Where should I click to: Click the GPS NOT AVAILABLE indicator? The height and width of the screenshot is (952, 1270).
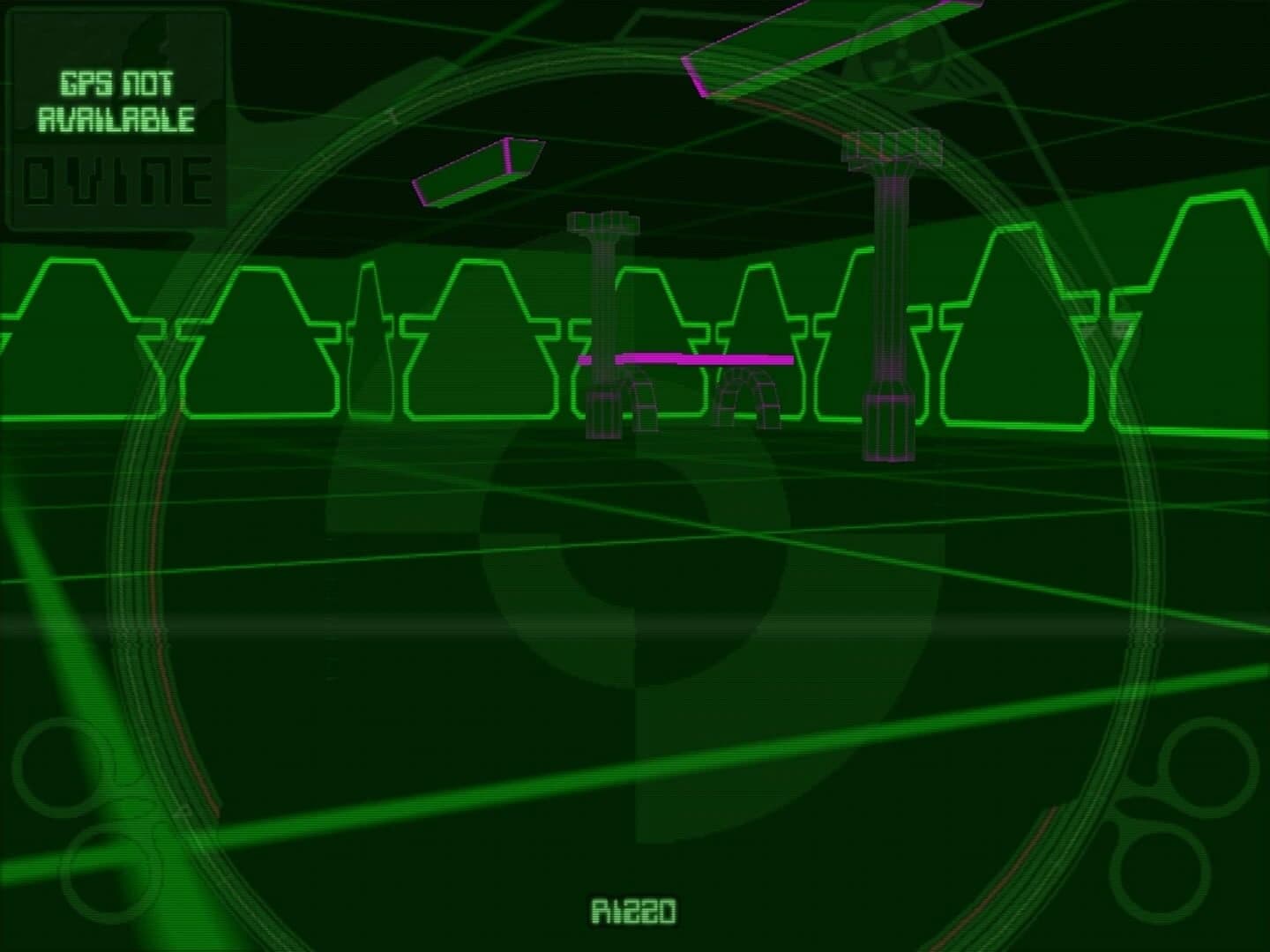click(117, 101)
